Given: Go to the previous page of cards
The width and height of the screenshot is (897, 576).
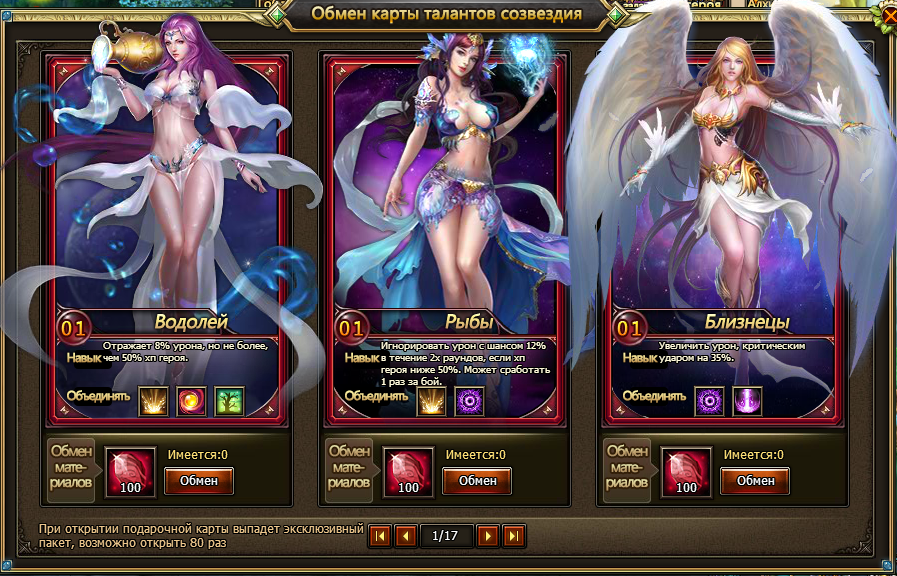Looking at the screenshot, I should [406, 536].
